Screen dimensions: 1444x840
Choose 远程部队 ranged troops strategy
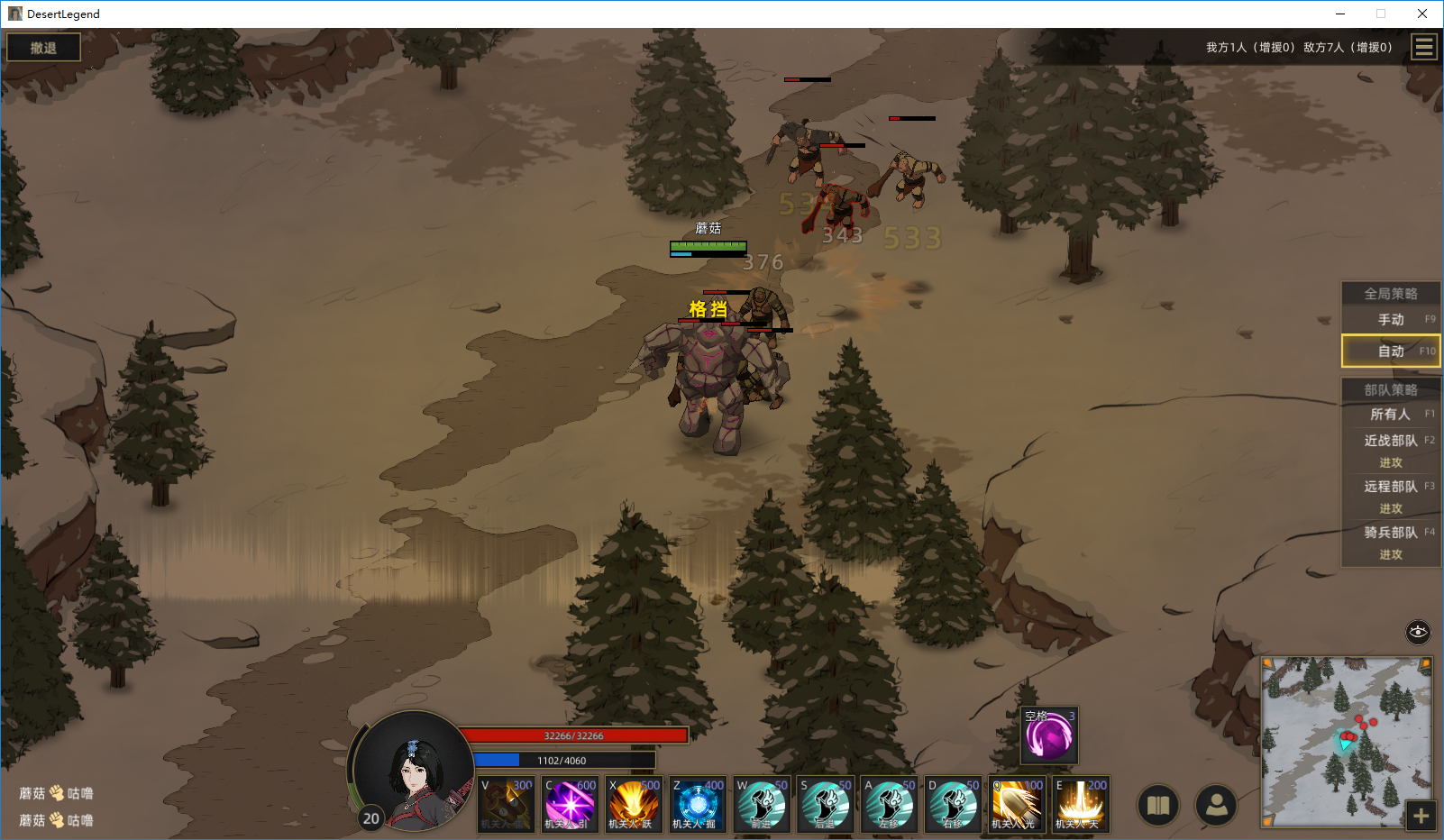pos(1391,487)
